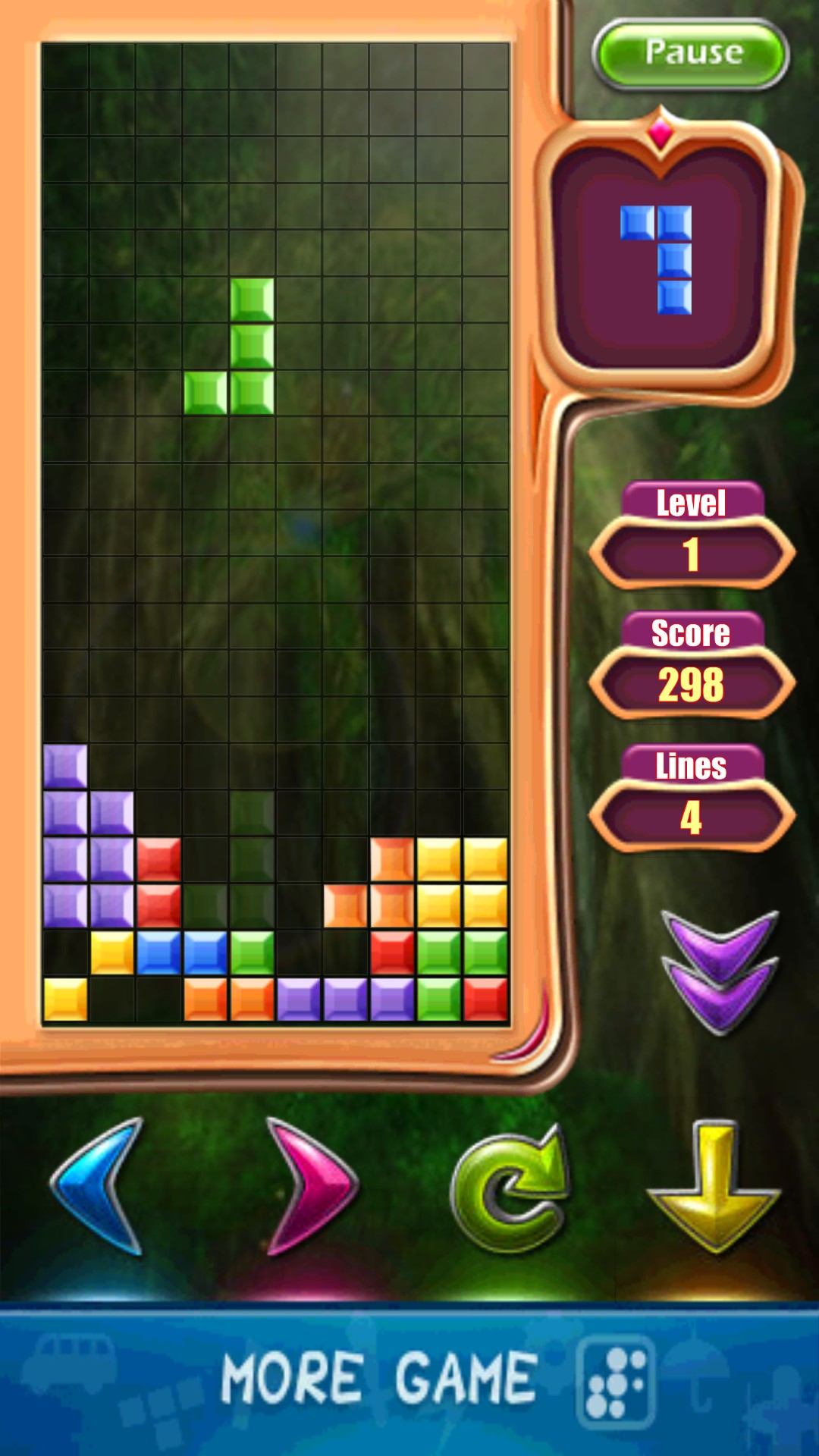The width and height of the screenshot is (819, 1456).
Task: Hard drop using the purple double chevron
Action: (720, 971)
